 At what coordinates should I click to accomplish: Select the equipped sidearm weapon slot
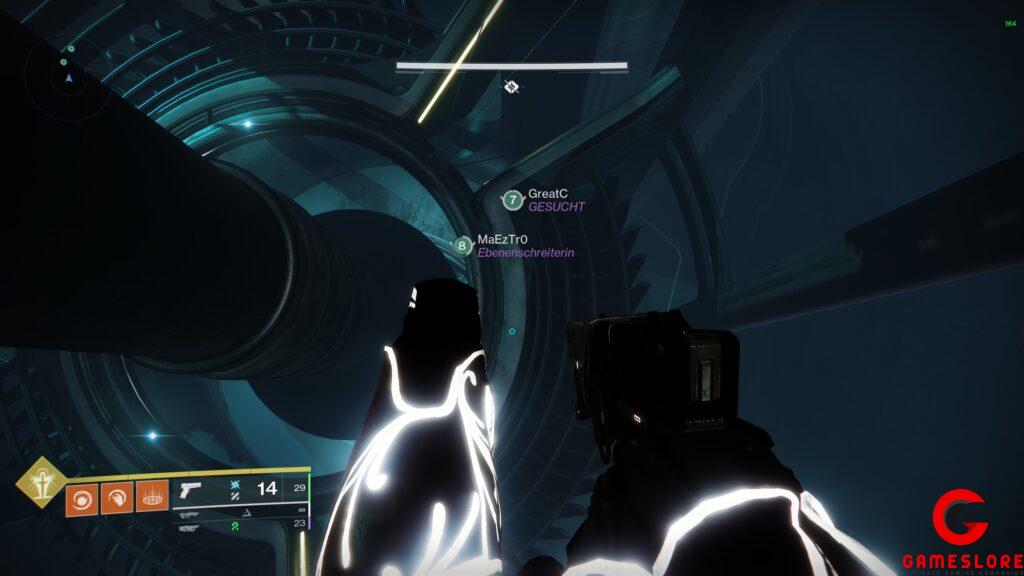tap(188, 490)
